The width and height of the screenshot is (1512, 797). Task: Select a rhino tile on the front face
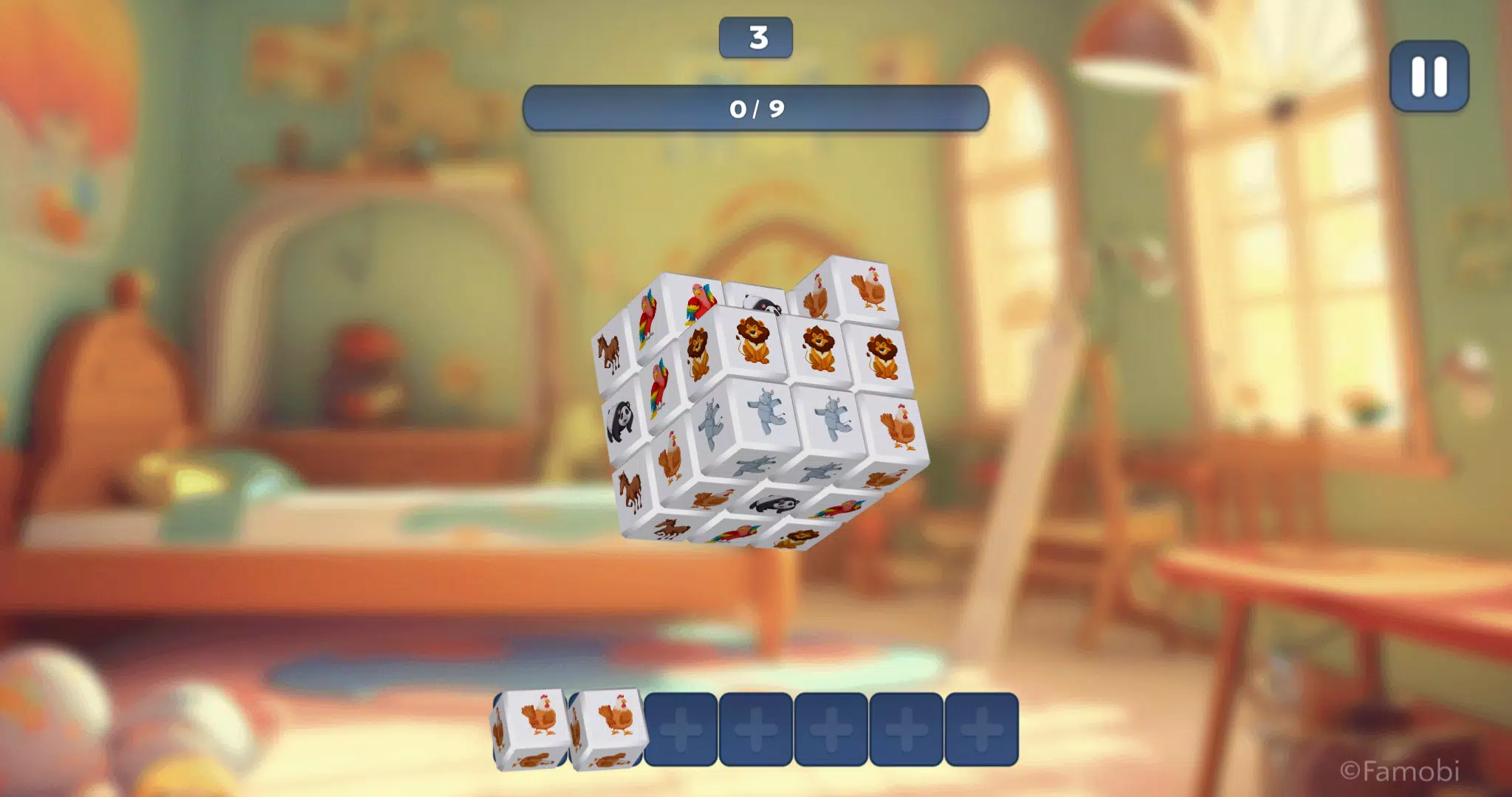click(x=767, y=411)
